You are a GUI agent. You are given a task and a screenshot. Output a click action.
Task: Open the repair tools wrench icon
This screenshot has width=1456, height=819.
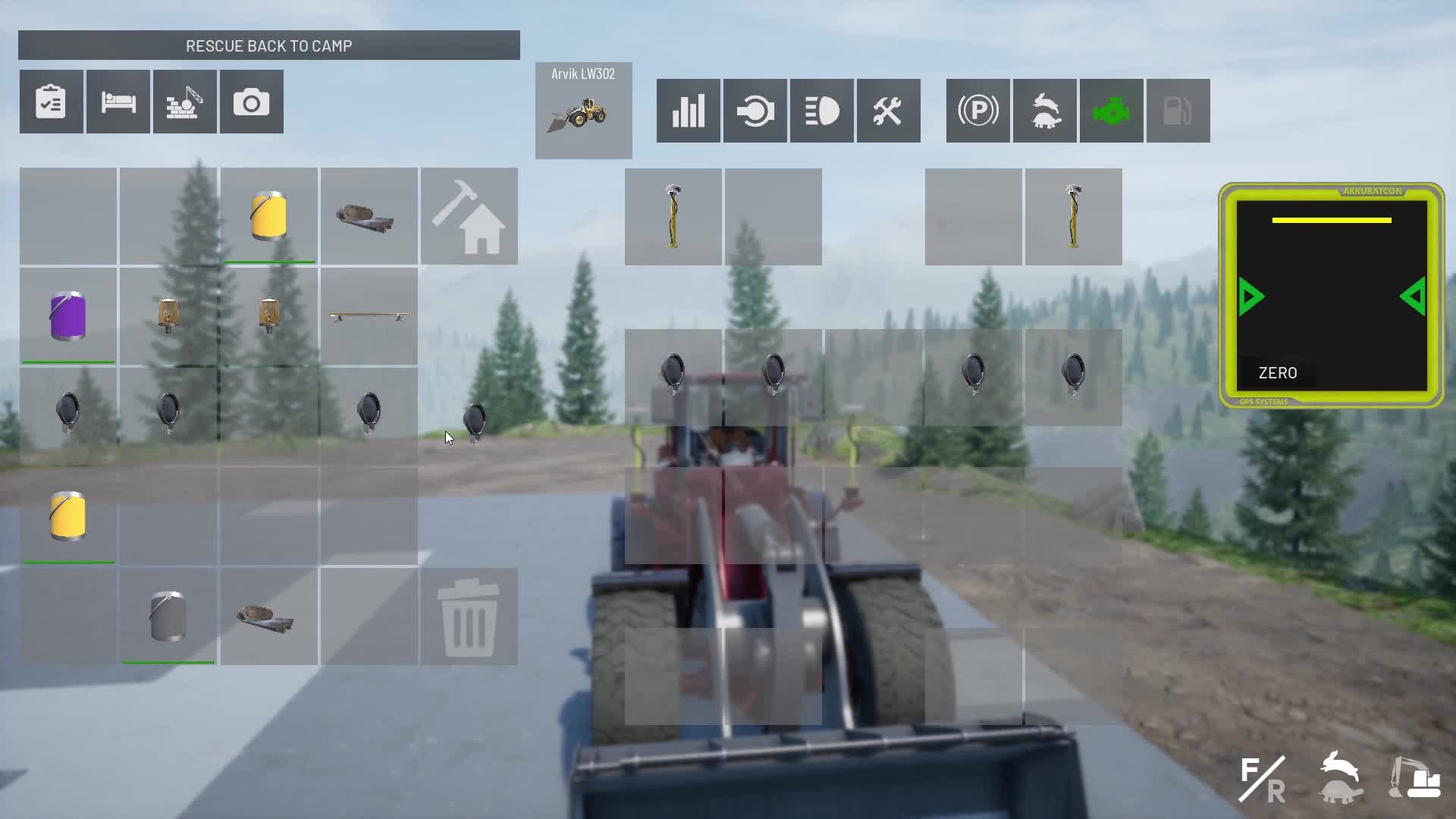coord(888,111)
